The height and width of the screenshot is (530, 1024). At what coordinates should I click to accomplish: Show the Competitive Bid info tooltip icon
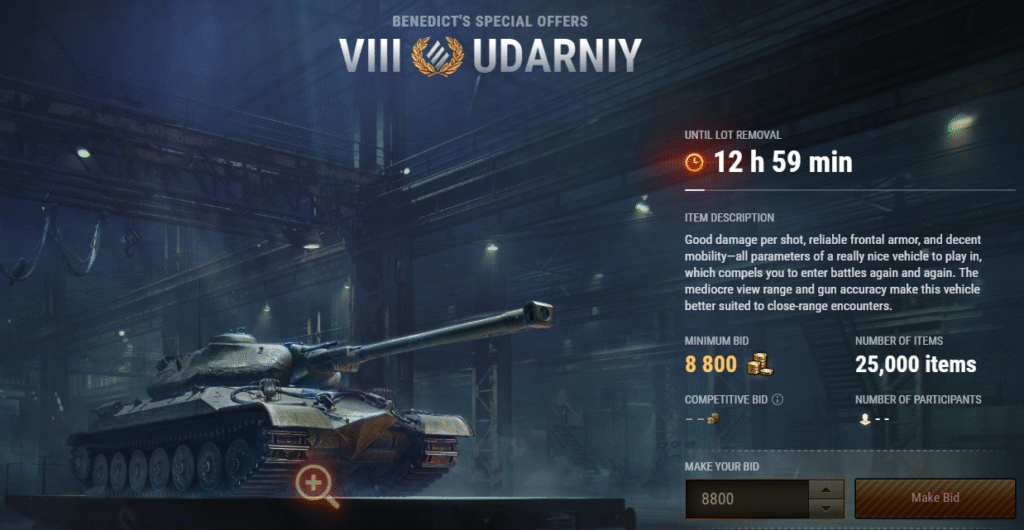pyautogui.click(x=777, y=400)
